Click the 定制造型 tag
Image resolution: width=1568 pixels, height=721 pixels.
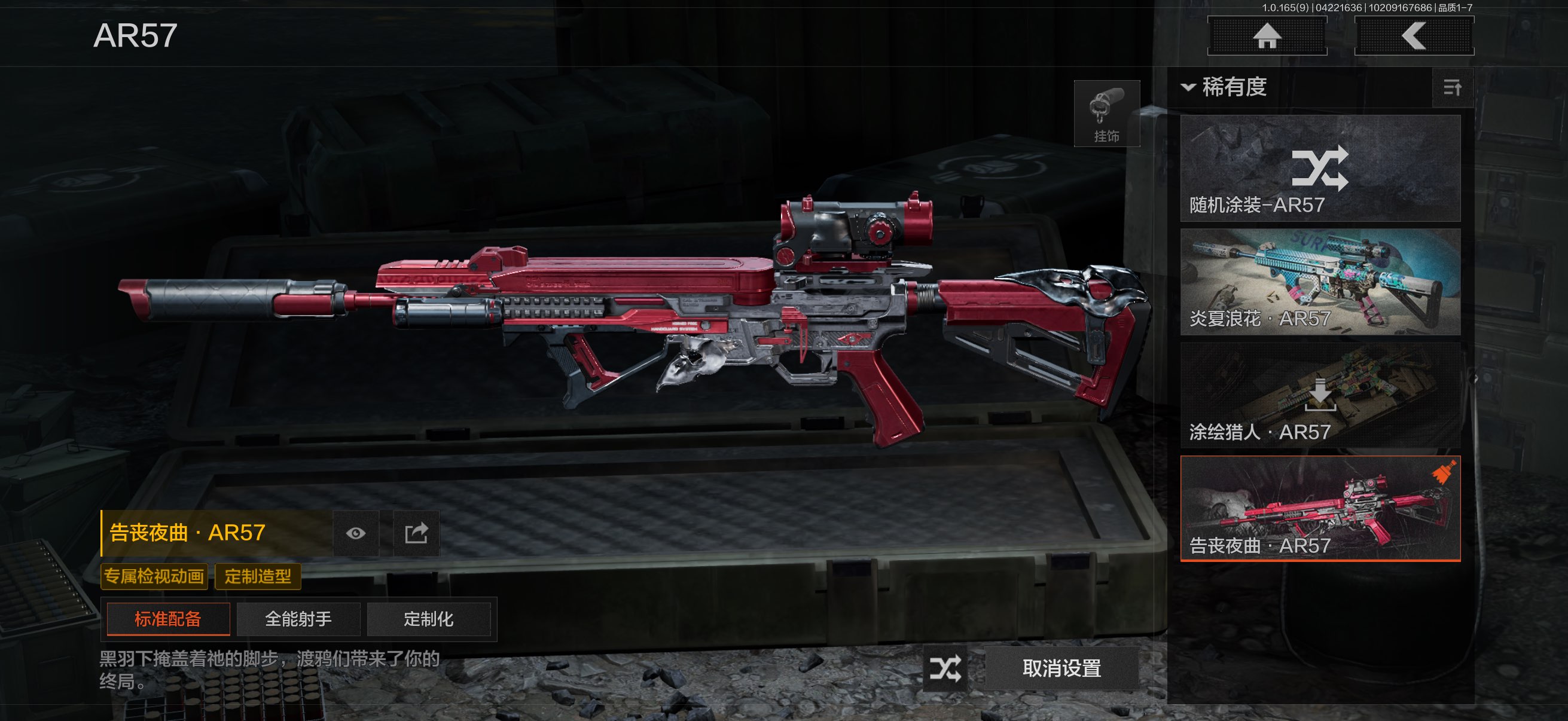coord(258,576)
